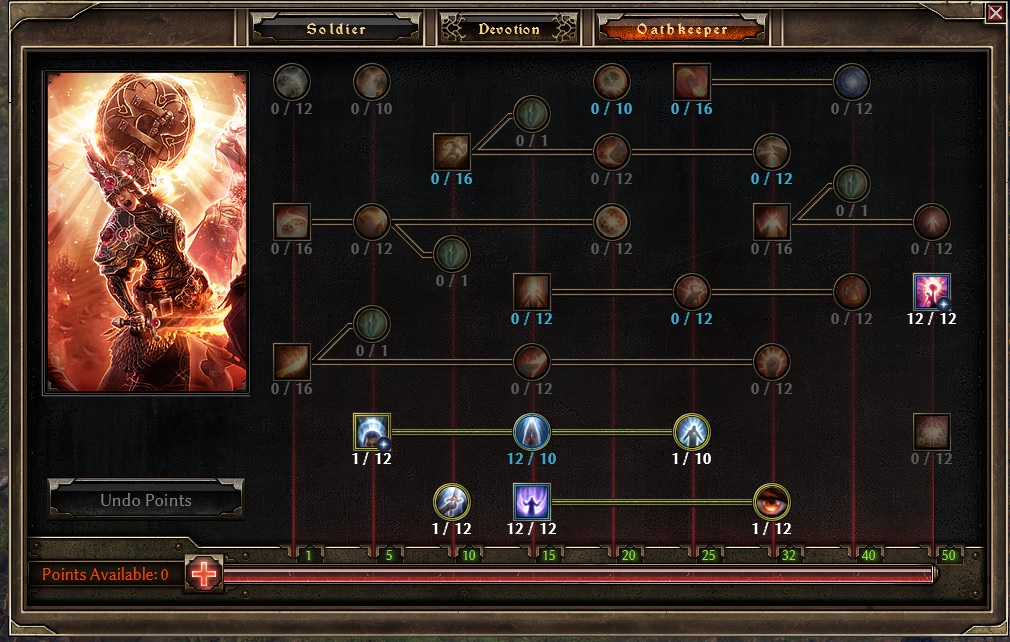Add a mastery point with the red plus button
This screenshot has width=1010, height=642.
[x=204, y=574]
